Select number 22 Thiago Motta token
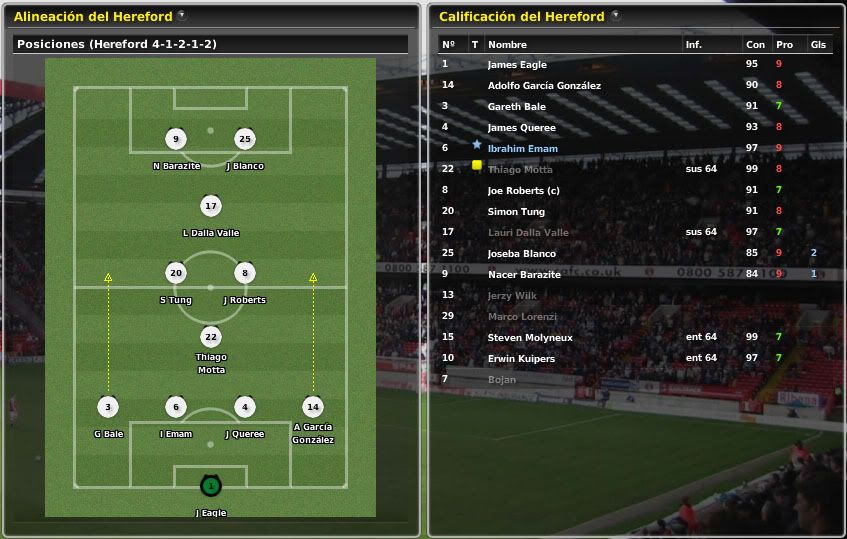 210,337
